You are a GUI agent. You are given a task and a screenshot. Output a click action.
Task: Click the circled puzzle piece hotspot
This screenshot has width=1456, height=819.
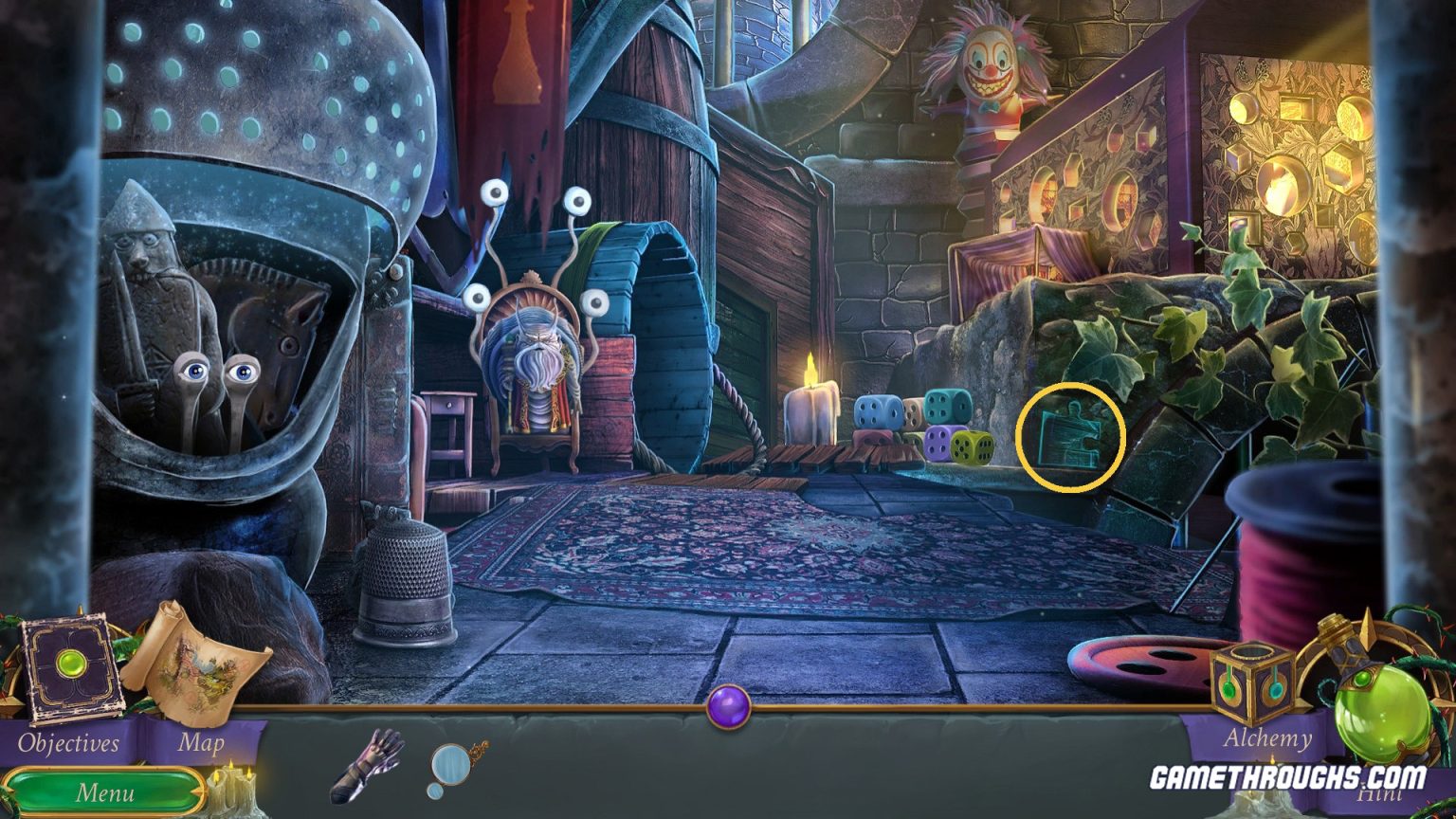pos(1071,436)
